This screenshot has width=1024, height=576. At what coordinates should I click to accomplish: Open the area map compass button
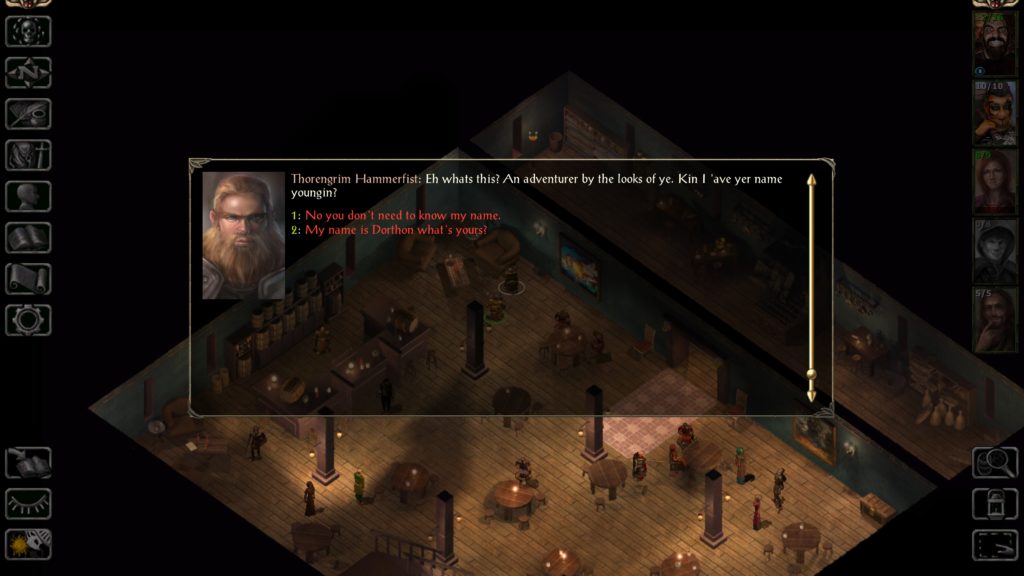pos(28,72)
